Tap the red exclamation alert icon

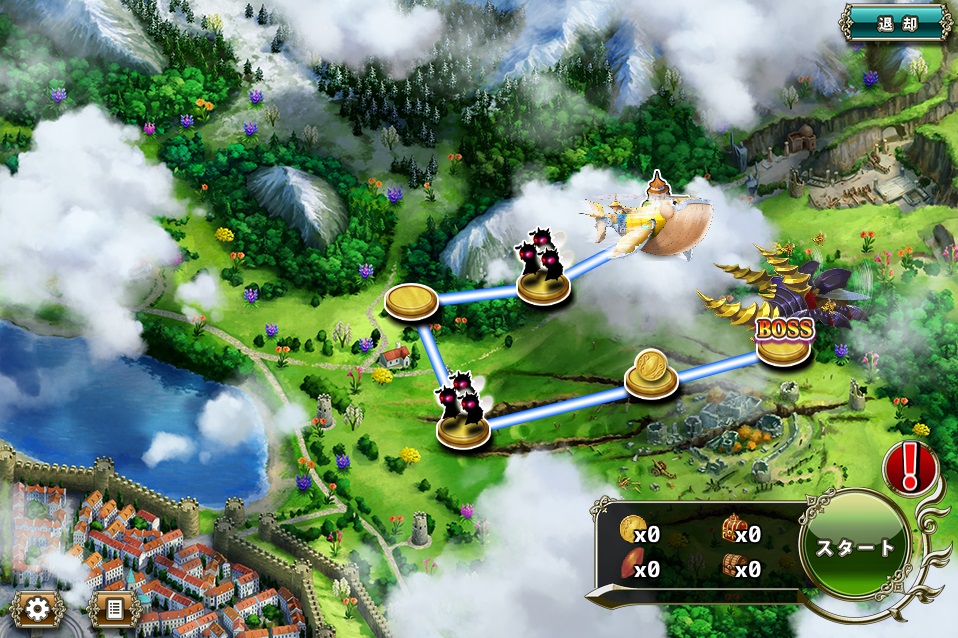pos(909,466)
